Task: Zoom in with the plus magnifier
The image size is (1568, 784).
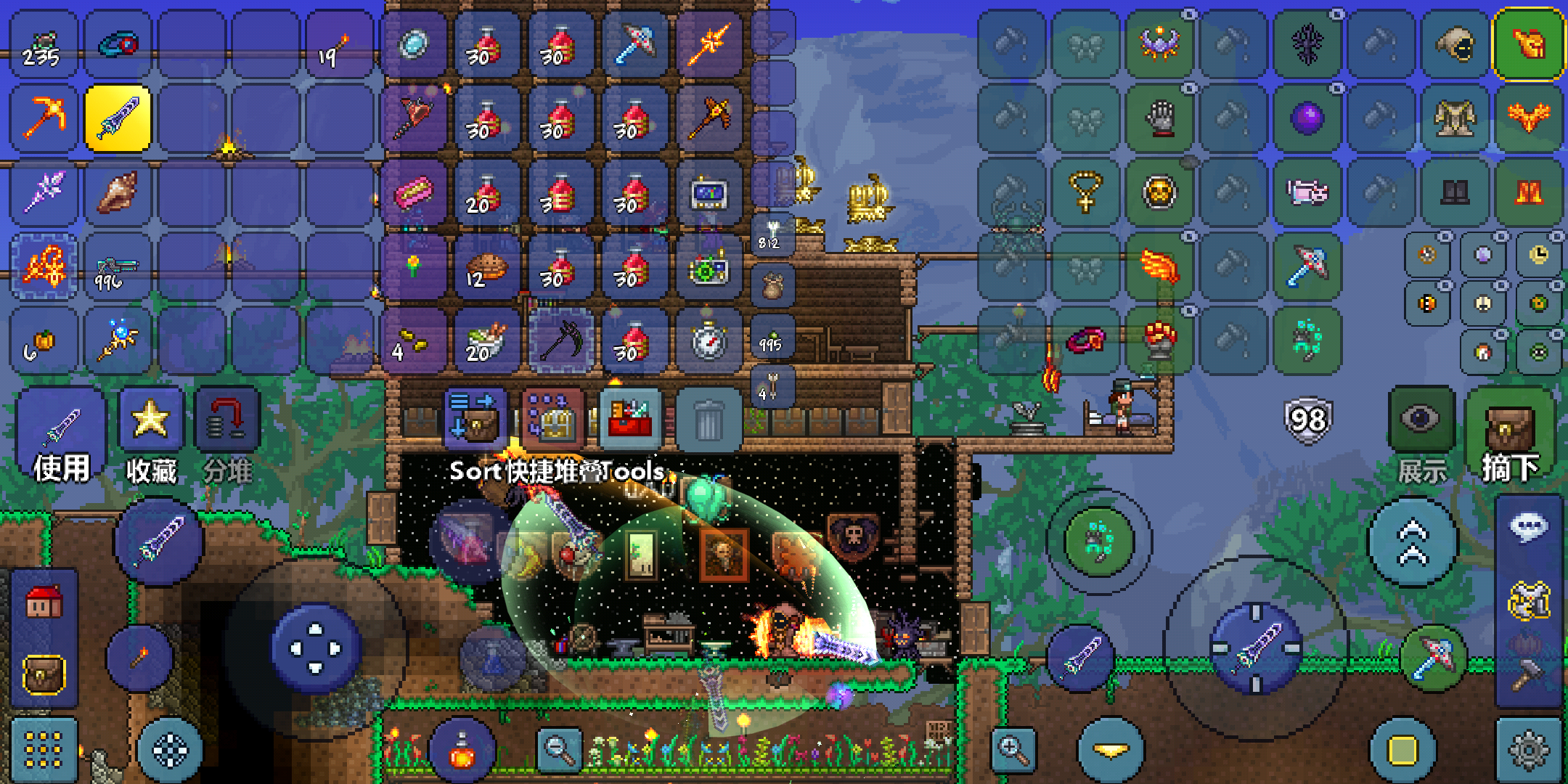Action: (x=1014, y=748)
